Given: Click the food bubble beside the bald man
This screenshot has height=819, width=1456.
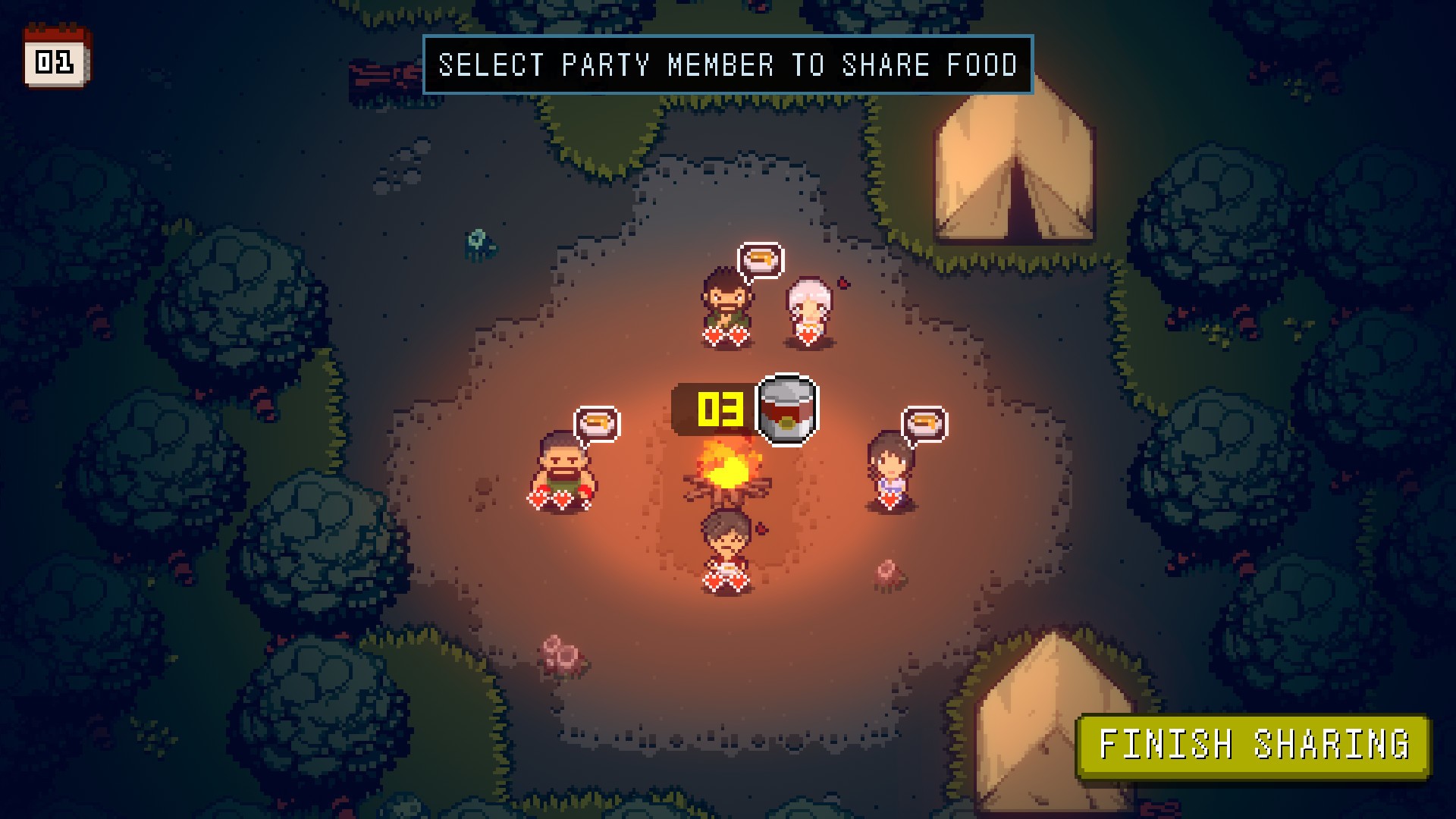Looking at the screenshot, I should 598,422.
